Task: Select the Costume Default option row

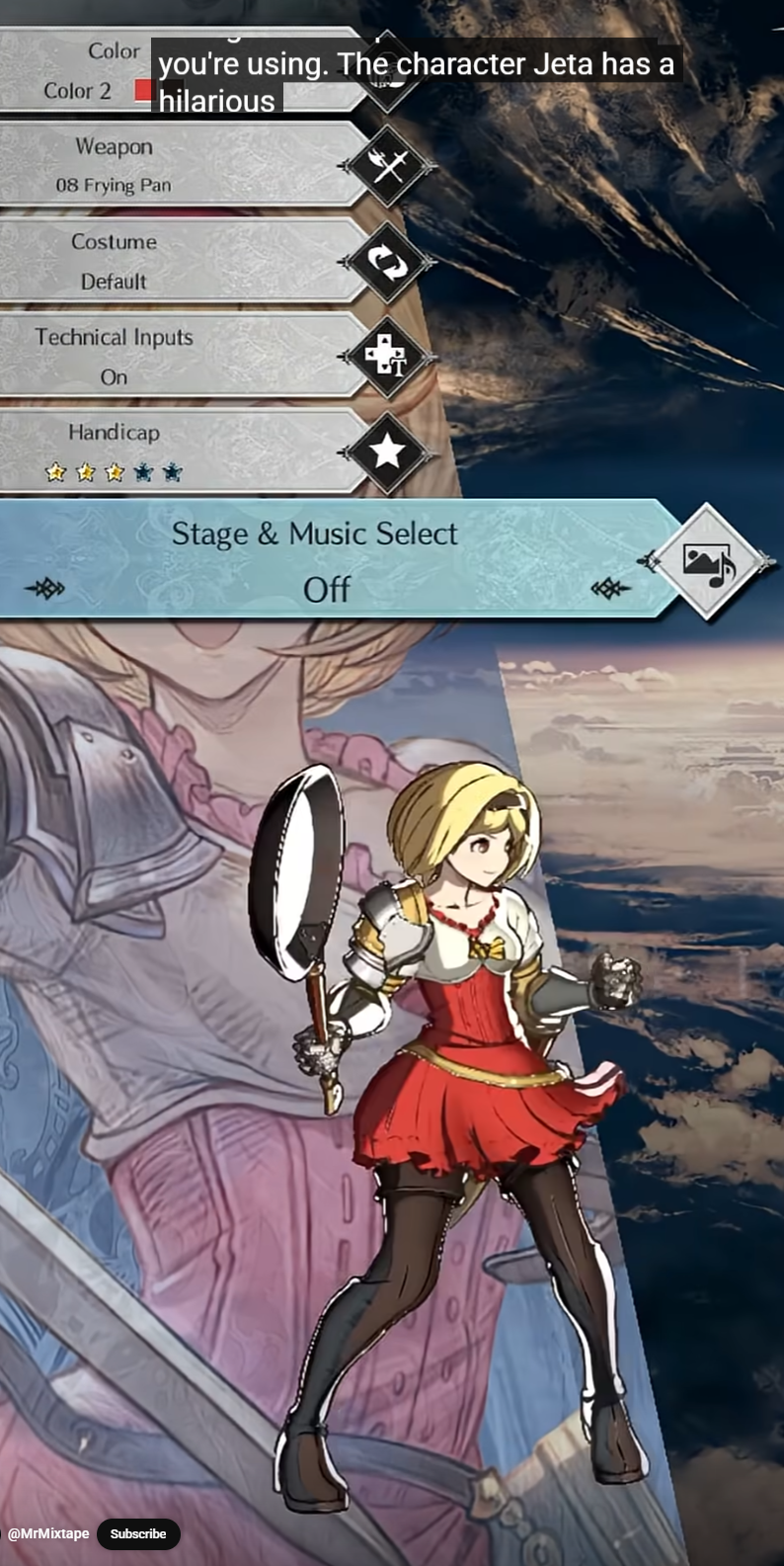Action: coord(178,261)
